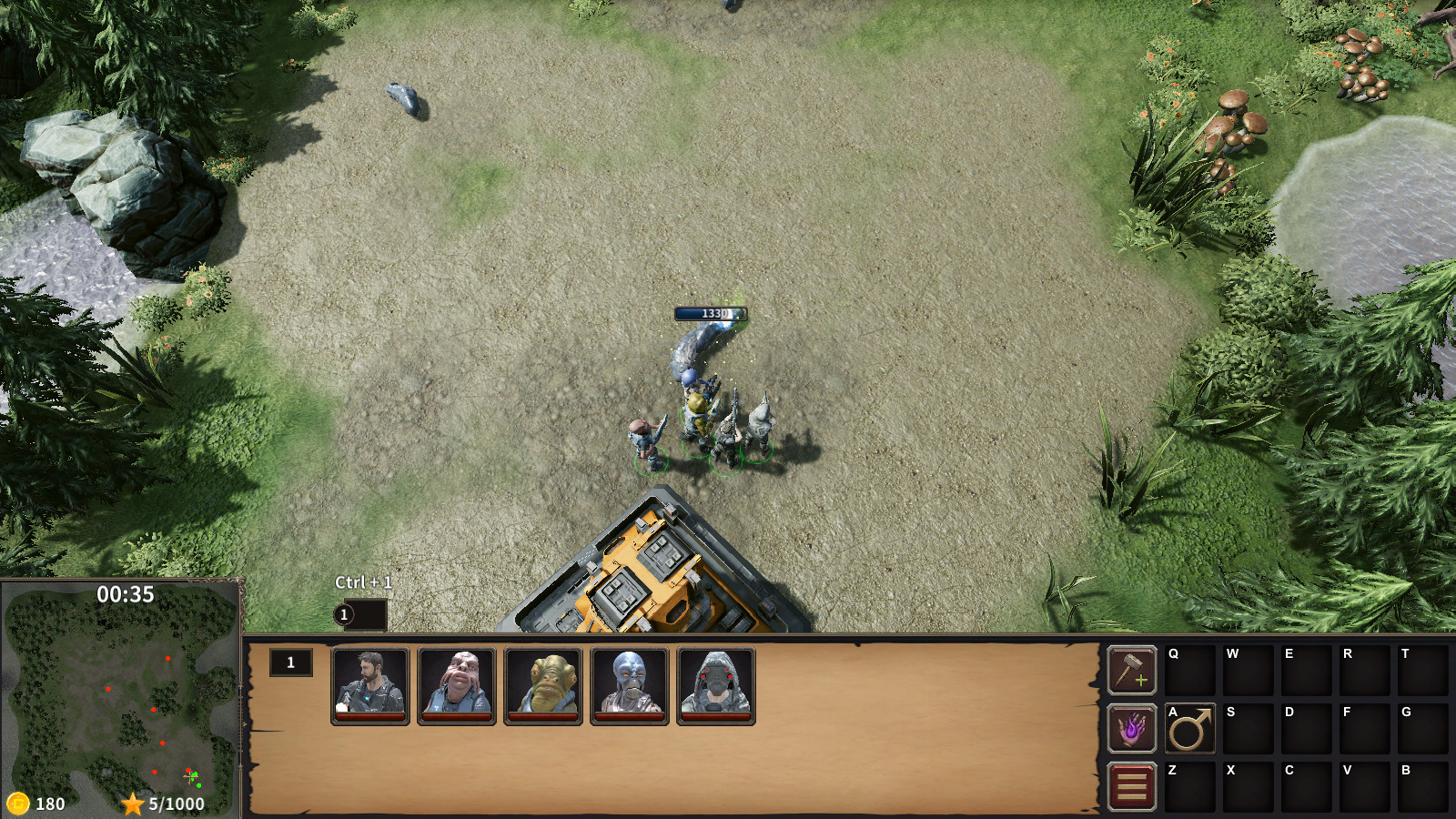Click the gold coin icon showing 180
The width and height of the screenshot is (1456, 819).
tap(19, 804)
